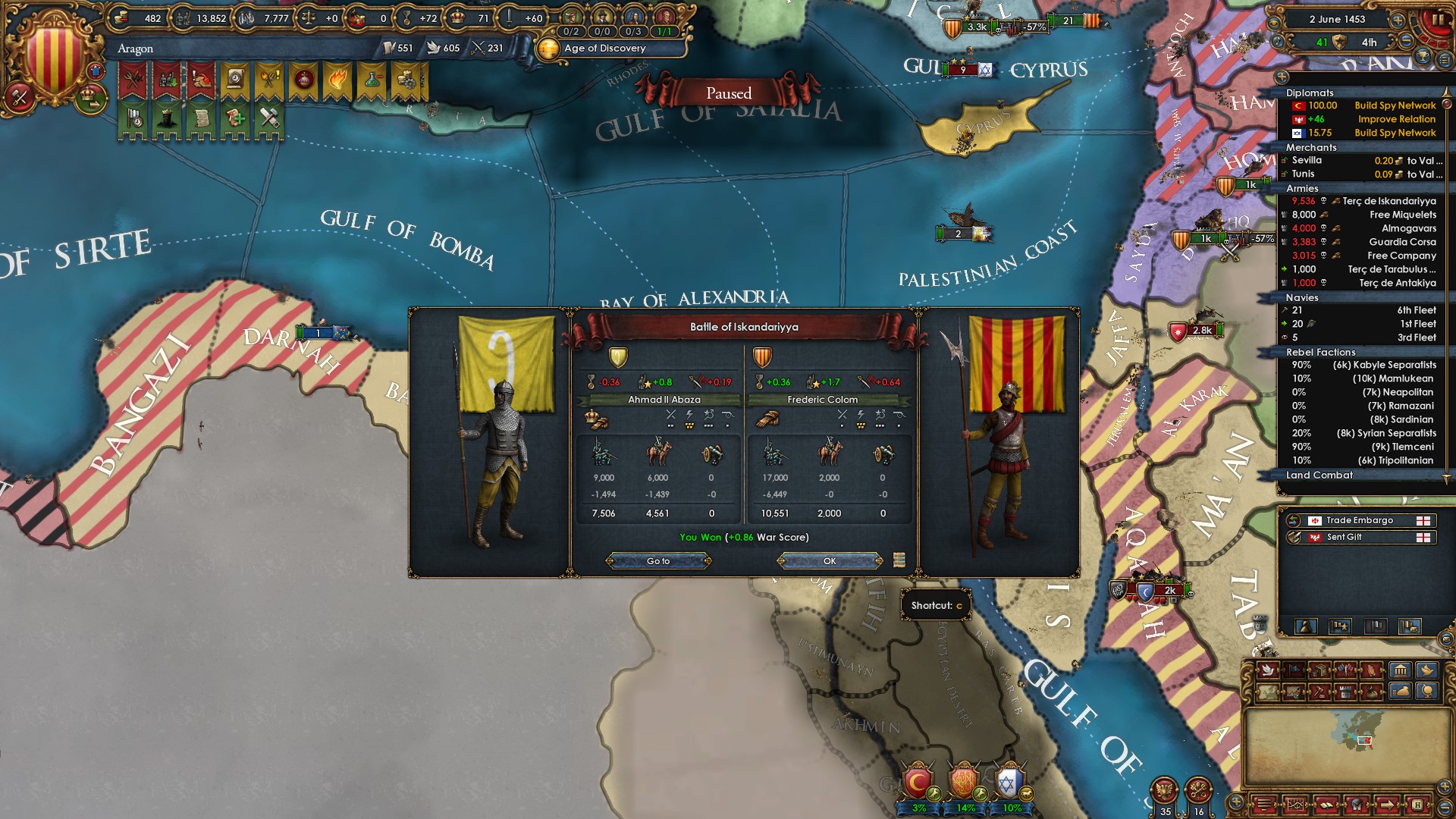Toggle the red pause button
Image resolution: width=1456 pixels, height=819 pixels.
click(x=1436, y=20)
